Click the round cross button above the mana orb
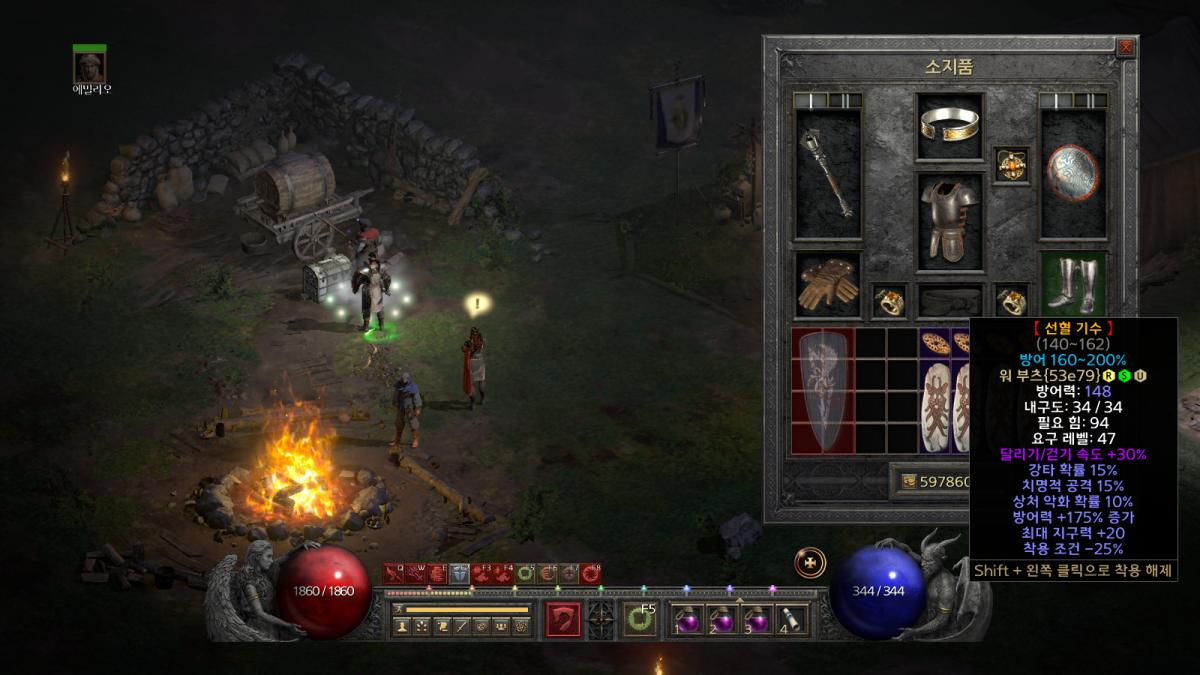Image resolution: width=1200 pixels, height=675 pixels. [809, 563]
